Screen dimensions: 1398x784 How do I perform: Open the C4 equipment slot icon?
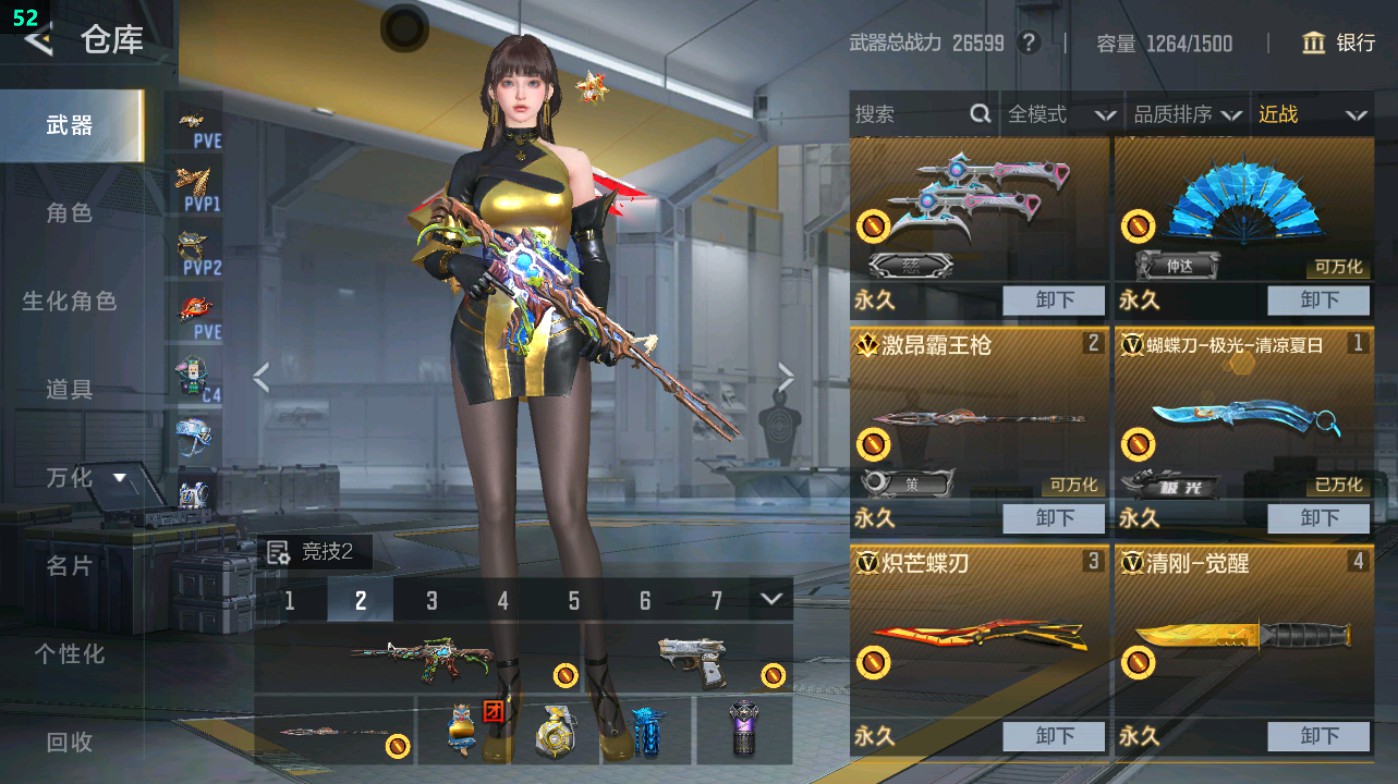click(x=197, y=378)
